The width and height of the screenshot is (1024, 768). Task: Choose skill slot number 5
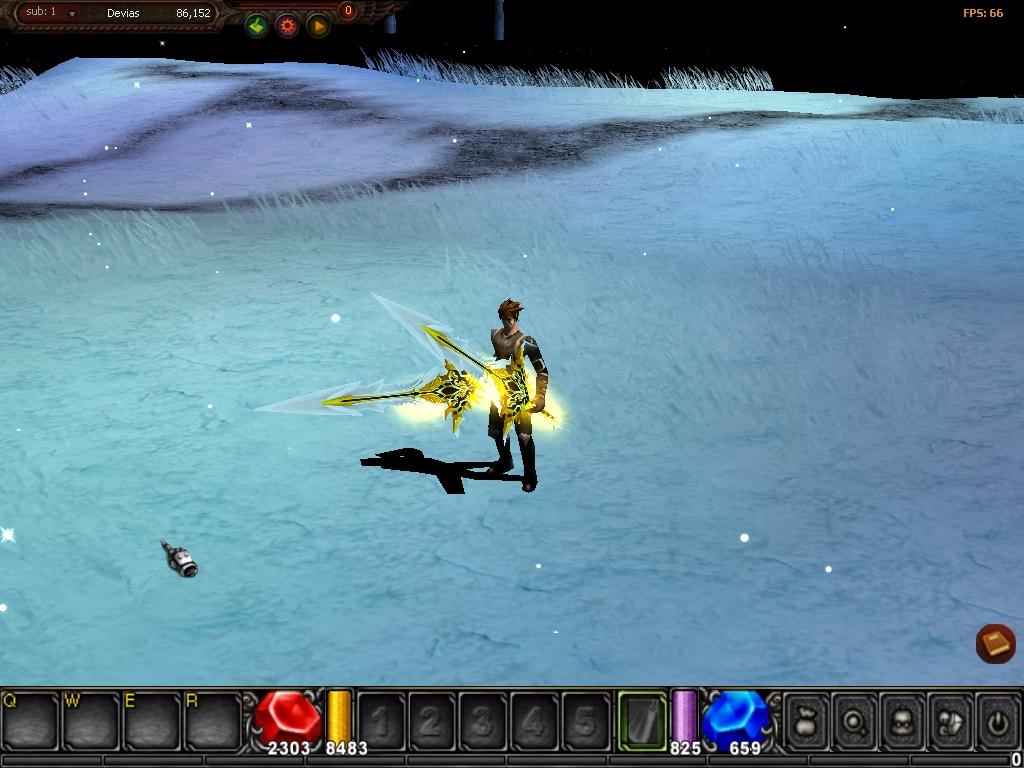586,720
